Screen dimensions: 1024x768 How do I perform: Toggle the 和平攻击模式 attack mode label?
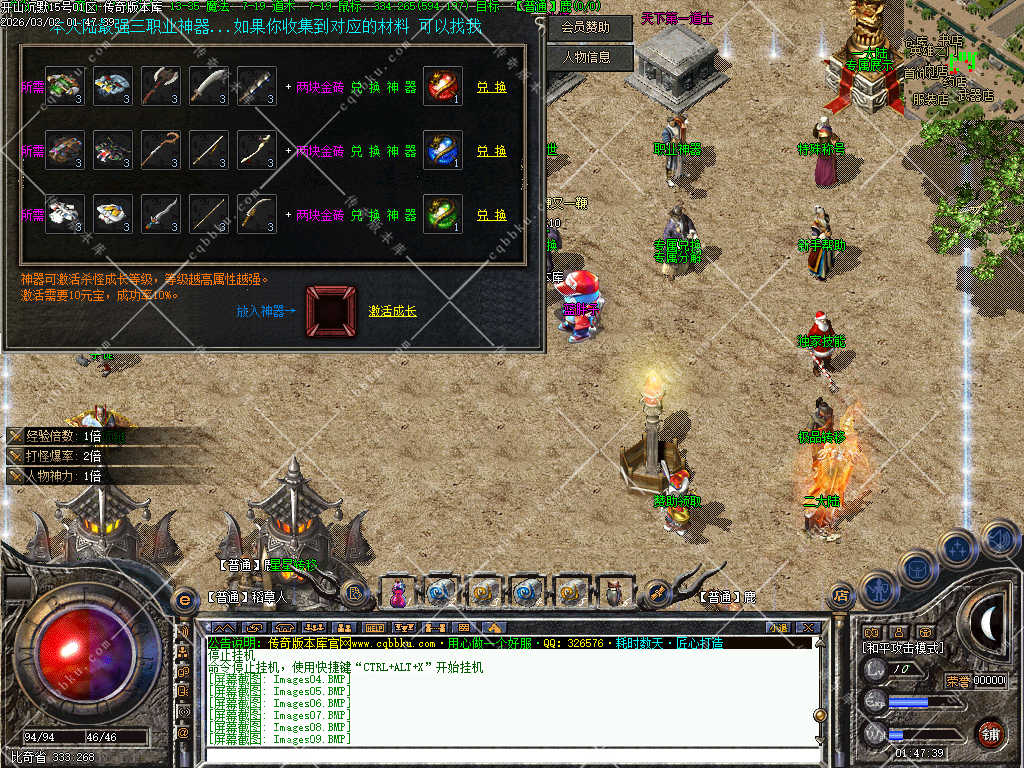click(x=903, y=648)
